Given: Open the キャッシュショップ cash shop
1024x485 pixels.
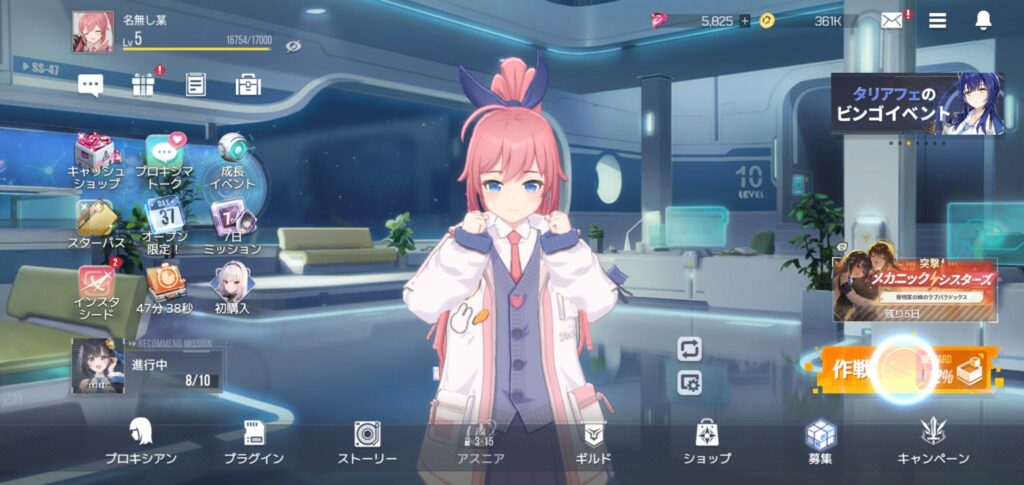Looking at the screenshot, I should [97, 161].
